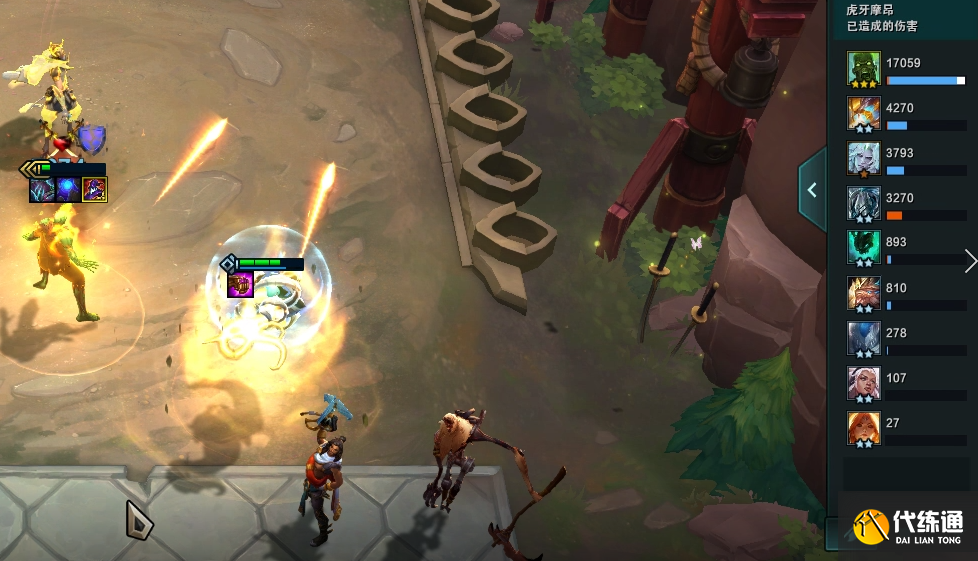Pick the teal champion with 893 damage
This screenshot has width=978, height=561.
point(864,249)
